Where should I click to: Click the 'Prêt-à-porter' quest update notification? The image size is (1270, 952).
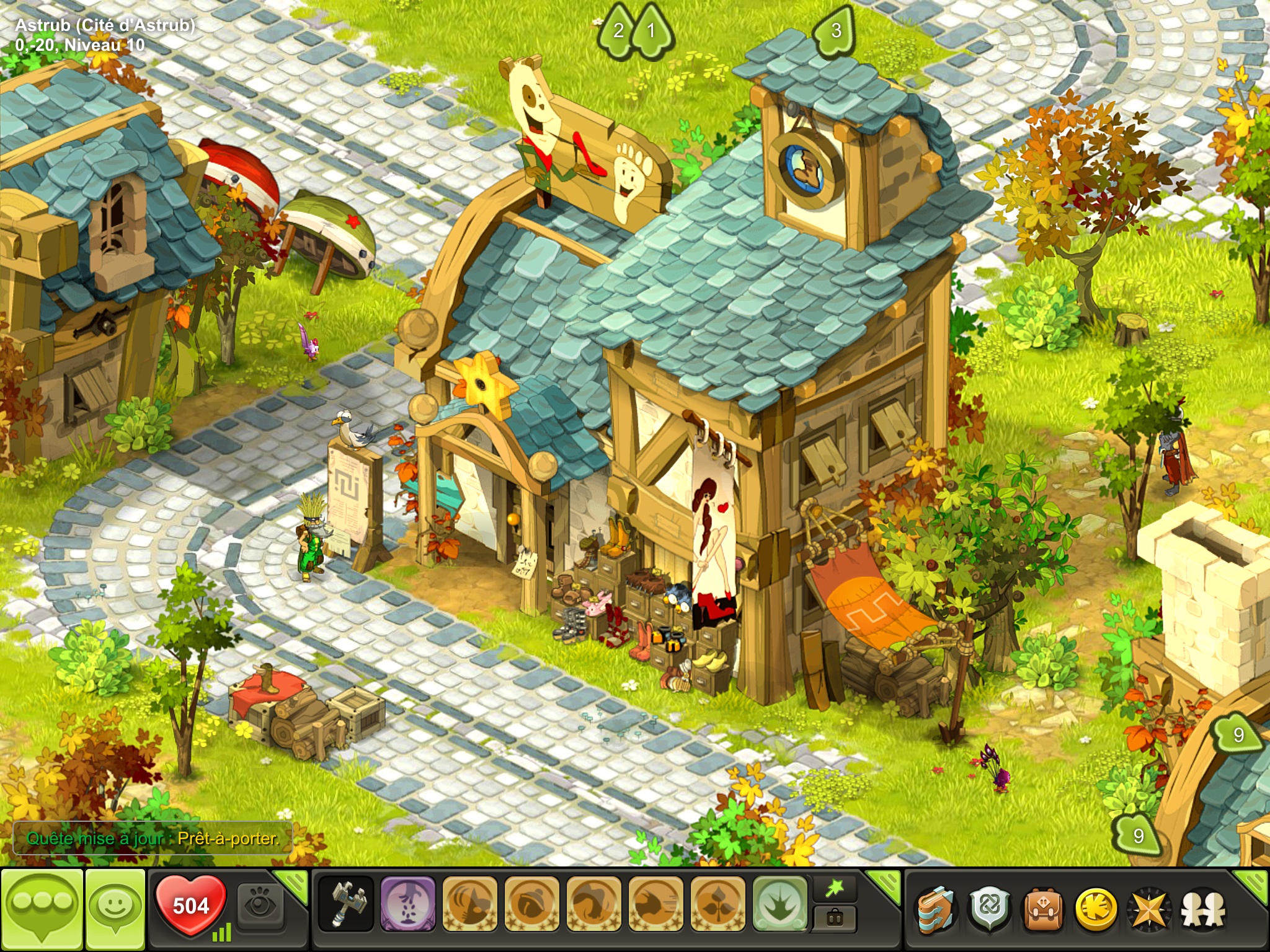[153, 839]
